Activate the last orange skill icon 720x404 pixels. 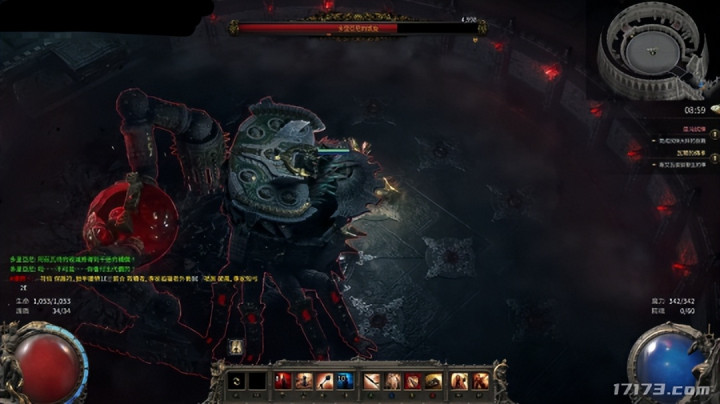click(480, 381)
